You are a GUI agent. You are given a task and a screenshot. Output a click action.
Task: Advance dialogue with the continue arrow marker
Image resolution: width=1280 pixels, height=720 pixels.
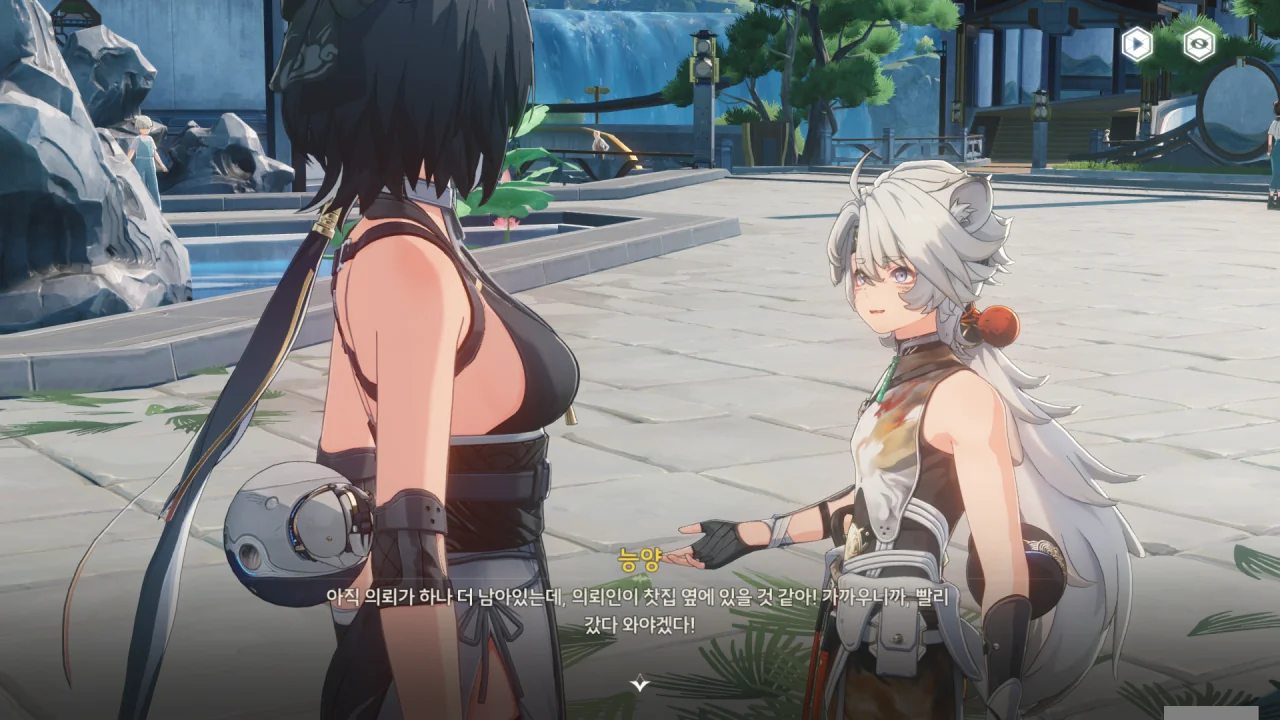click(640, 684)
